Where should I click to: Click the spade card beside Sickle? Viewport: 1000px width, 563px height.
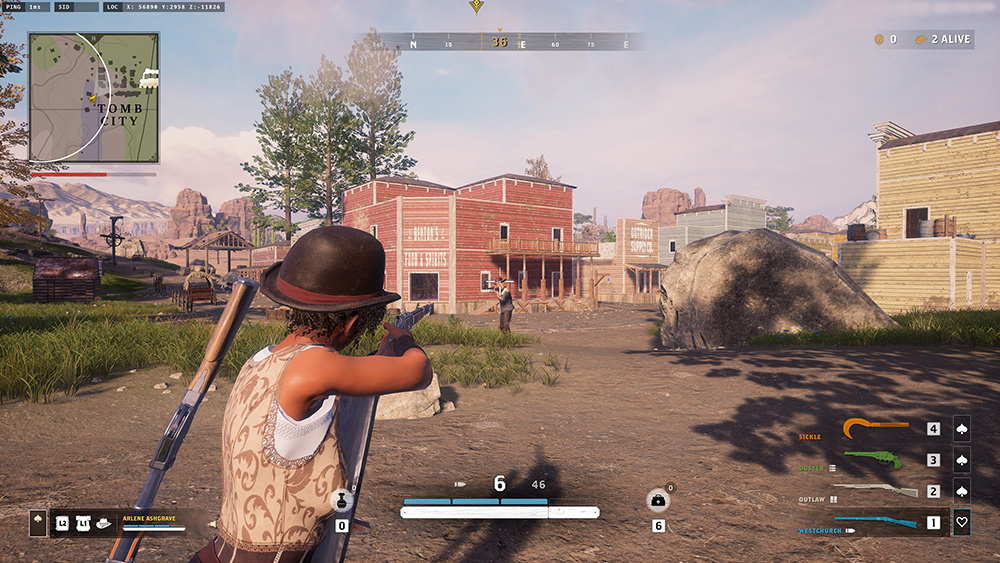coord(962,429)
